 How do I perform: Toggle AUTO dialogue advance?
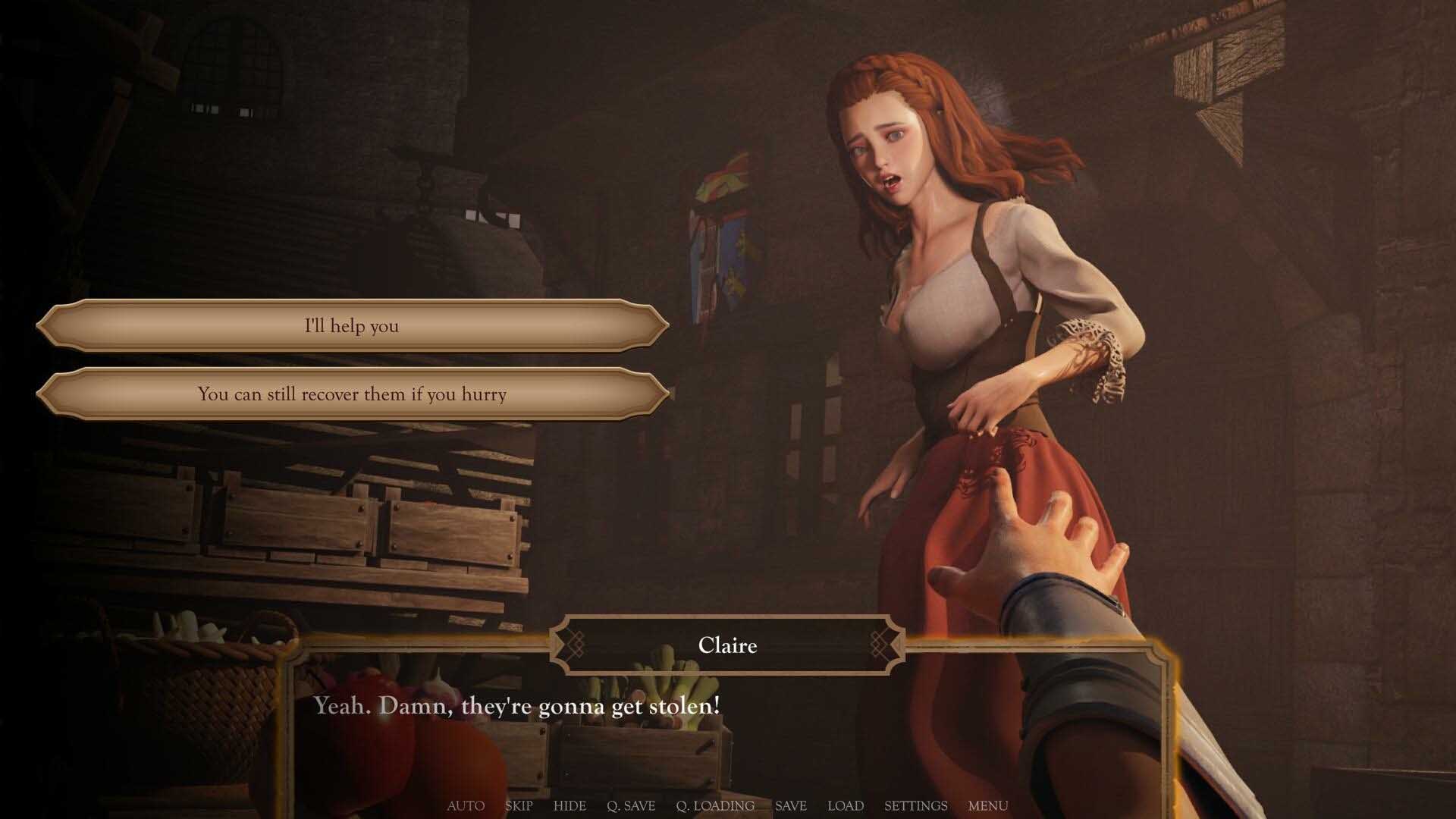point(466,806)
